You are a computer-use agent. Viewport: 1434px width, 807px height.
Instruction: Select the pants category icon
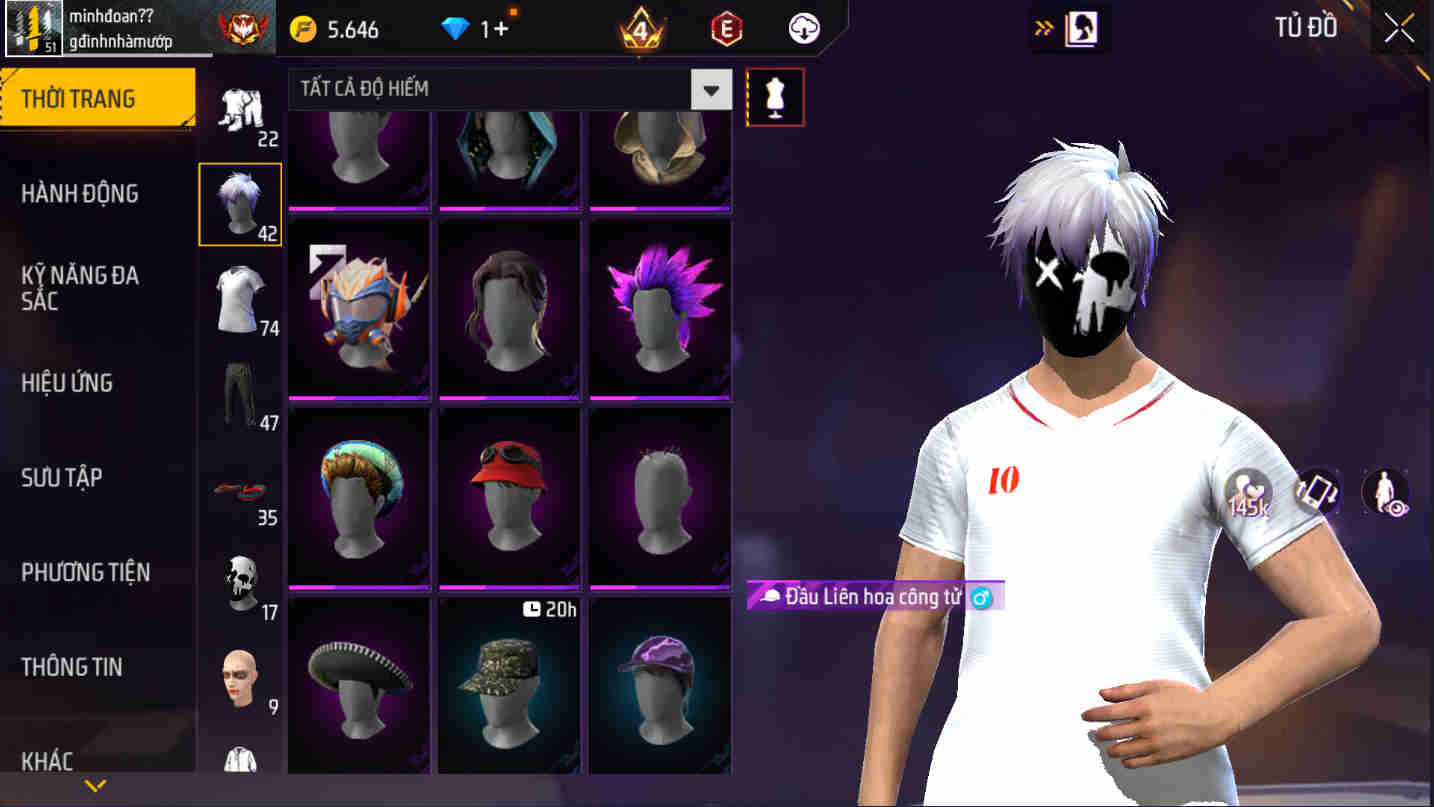click(240, 390)
